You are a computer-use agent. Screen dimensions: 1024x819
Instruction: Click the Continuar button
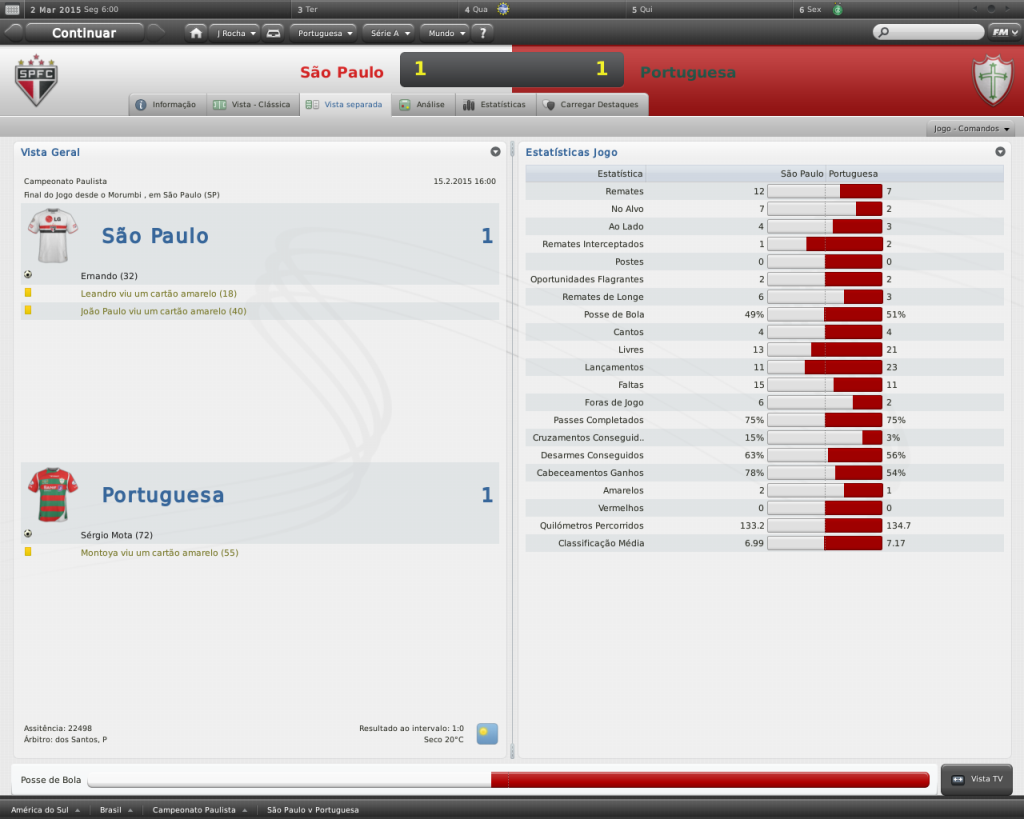point(84,33)
